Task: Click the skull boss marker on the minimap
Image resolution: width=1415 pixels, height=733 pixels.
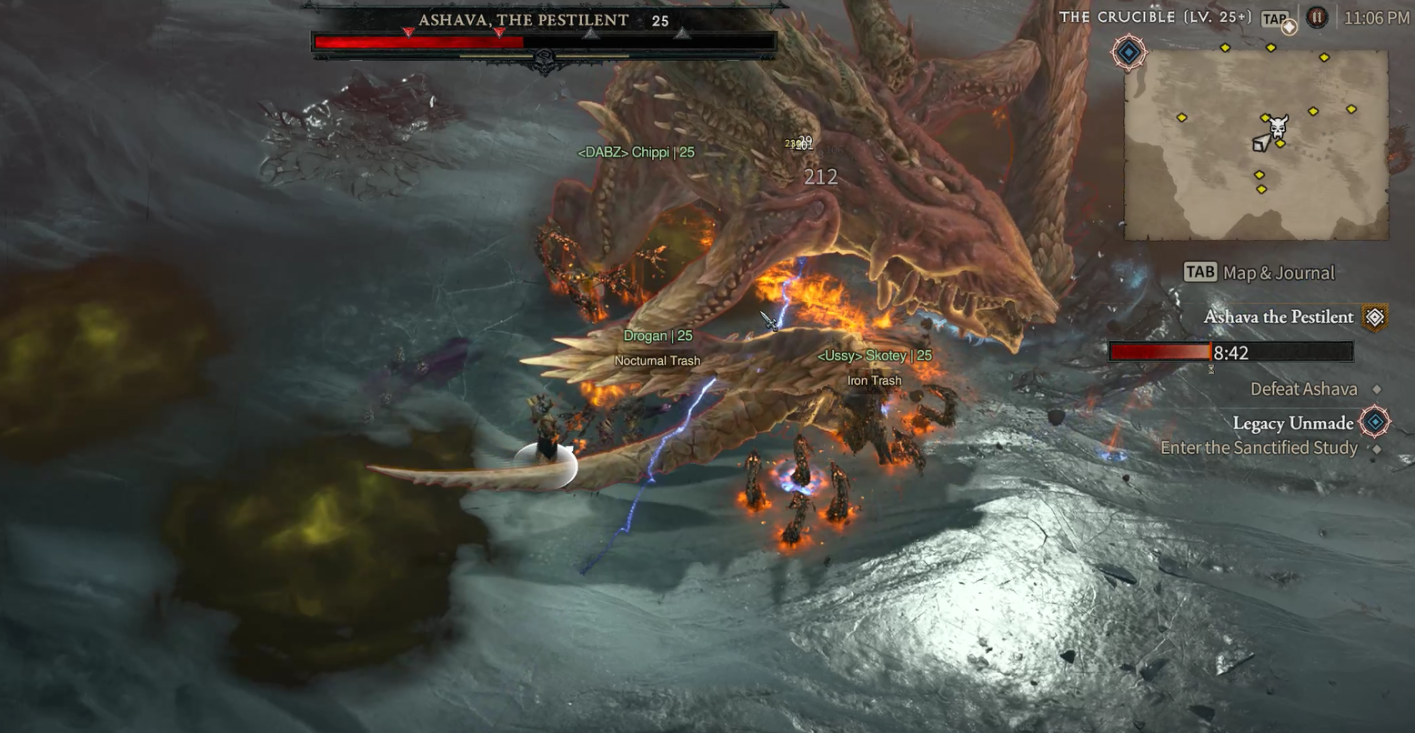Action: (x=1277, y=127)
